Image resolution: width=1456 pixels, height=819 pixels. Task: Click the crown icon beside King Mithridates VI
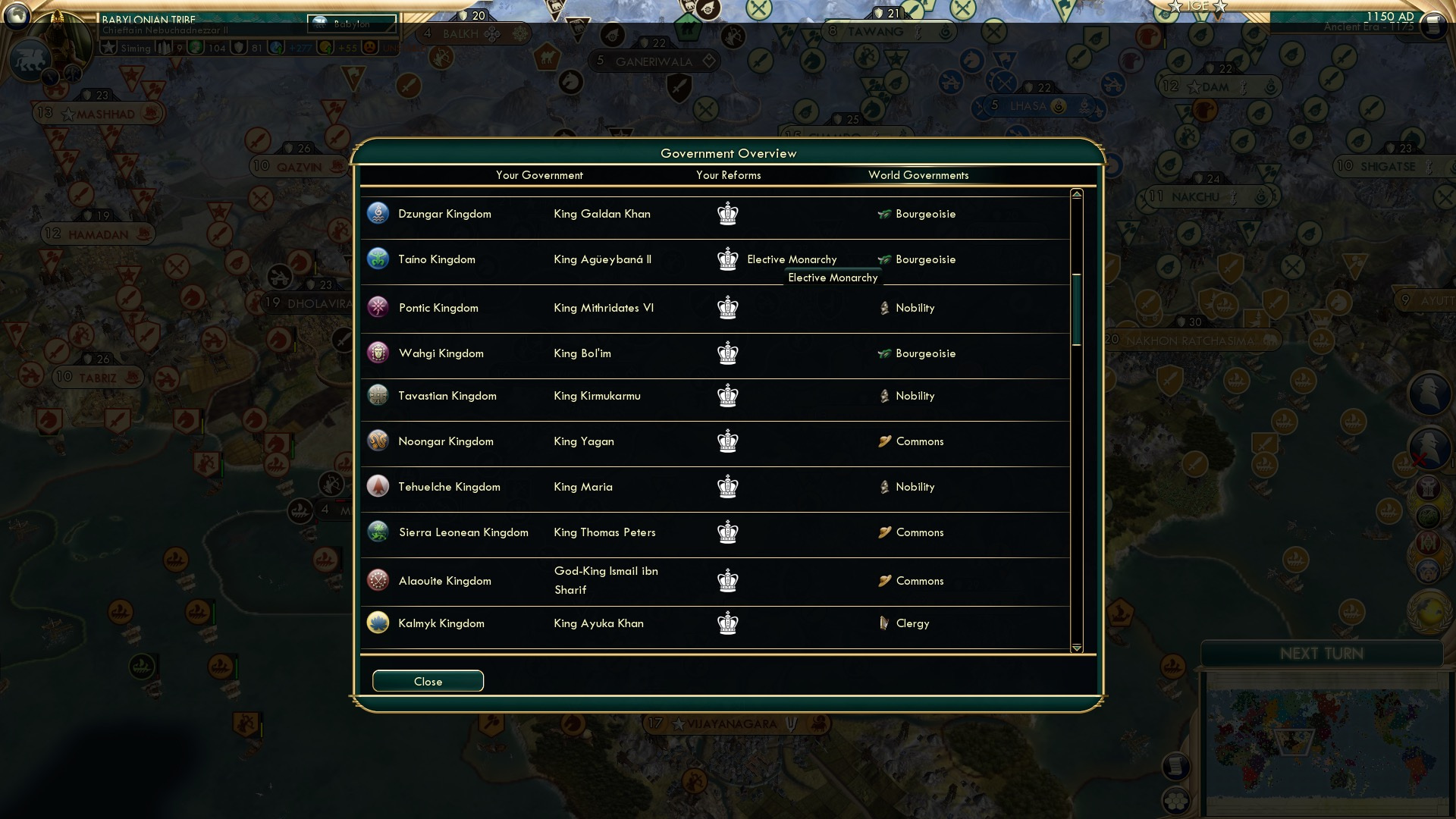click(728, 308)
